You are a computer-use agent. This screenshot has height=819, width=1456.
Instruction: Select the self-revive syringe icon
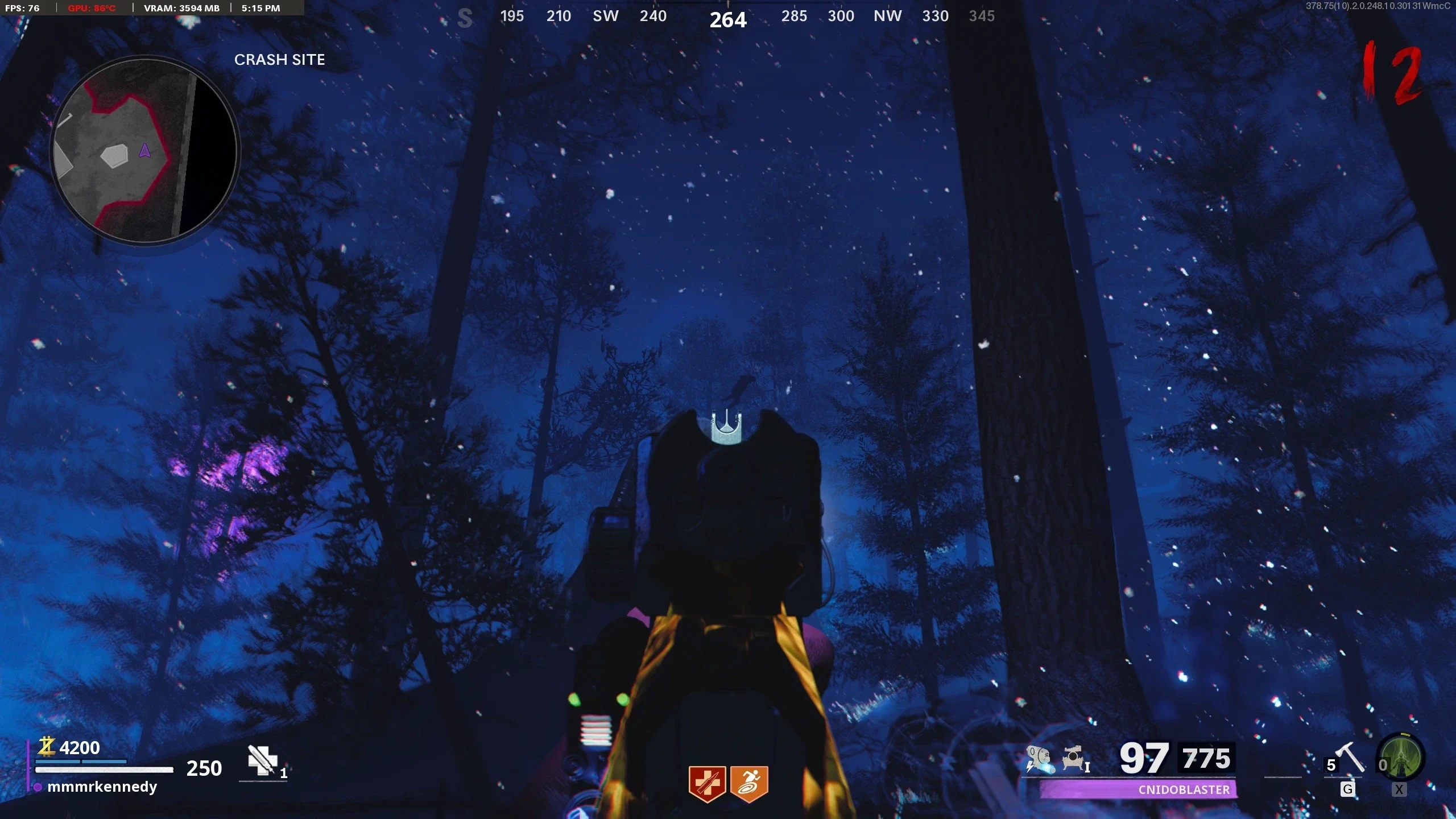pos(262,760)
